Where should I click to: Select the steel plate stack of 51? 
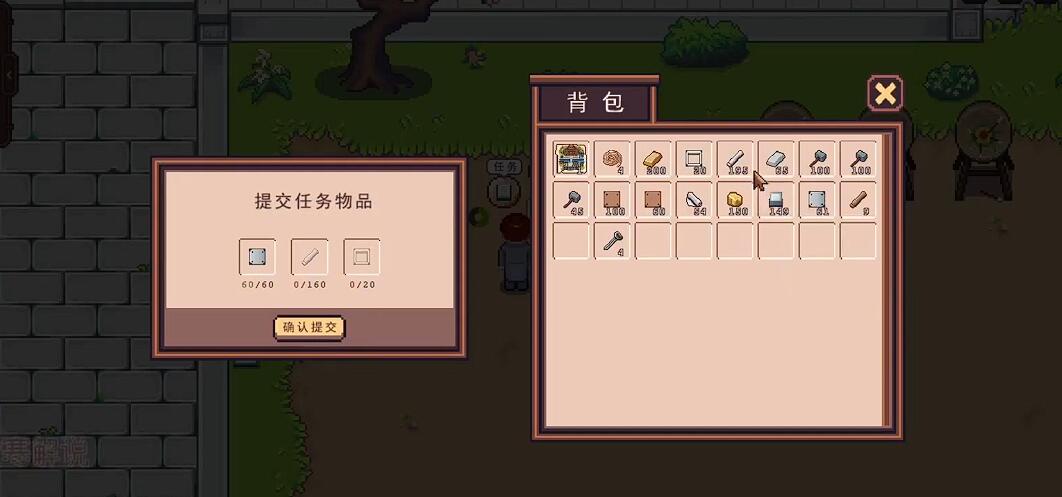click(x=817, y=200)
